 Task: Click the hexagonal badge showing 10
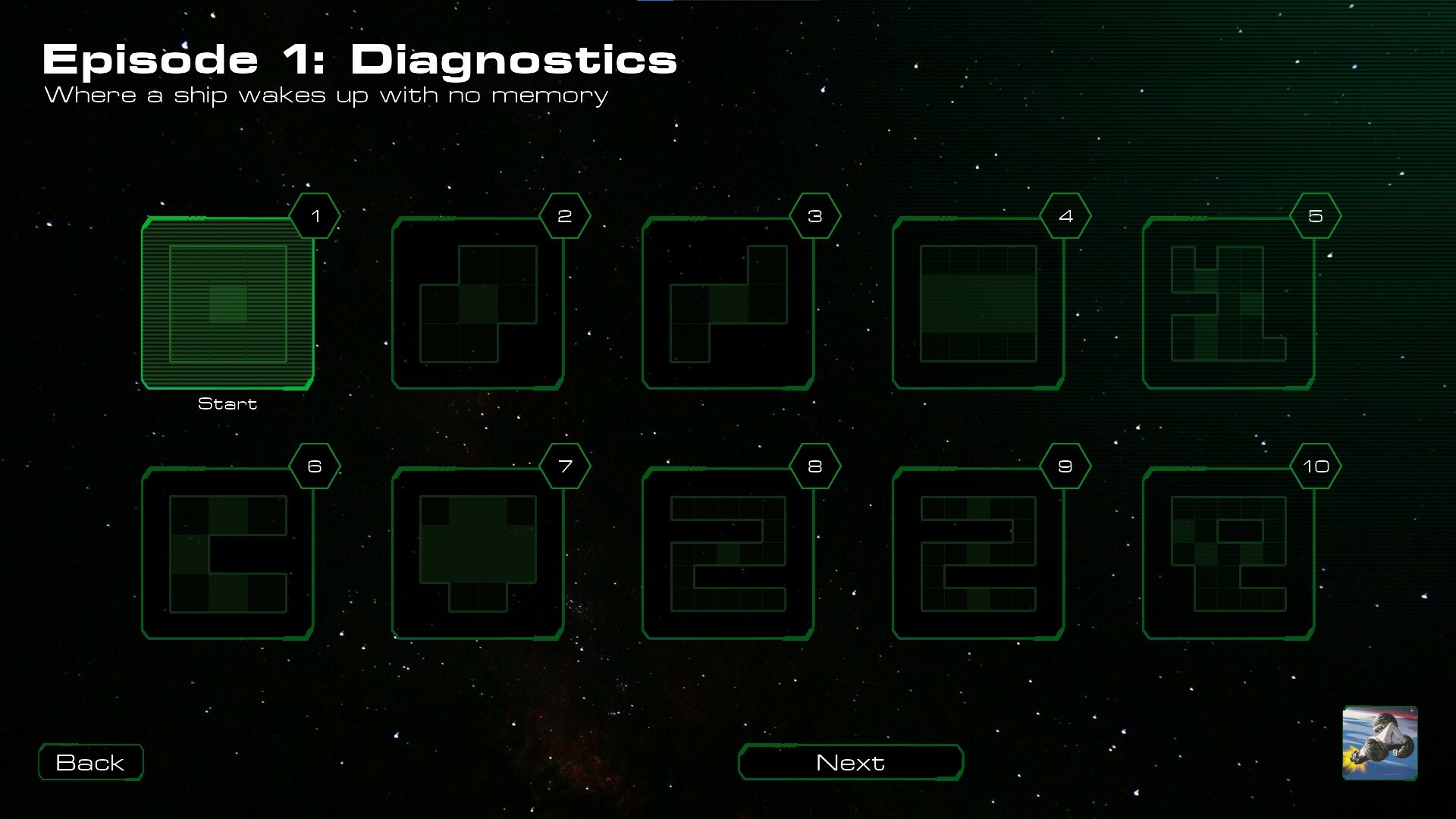tap(1317, 466)
